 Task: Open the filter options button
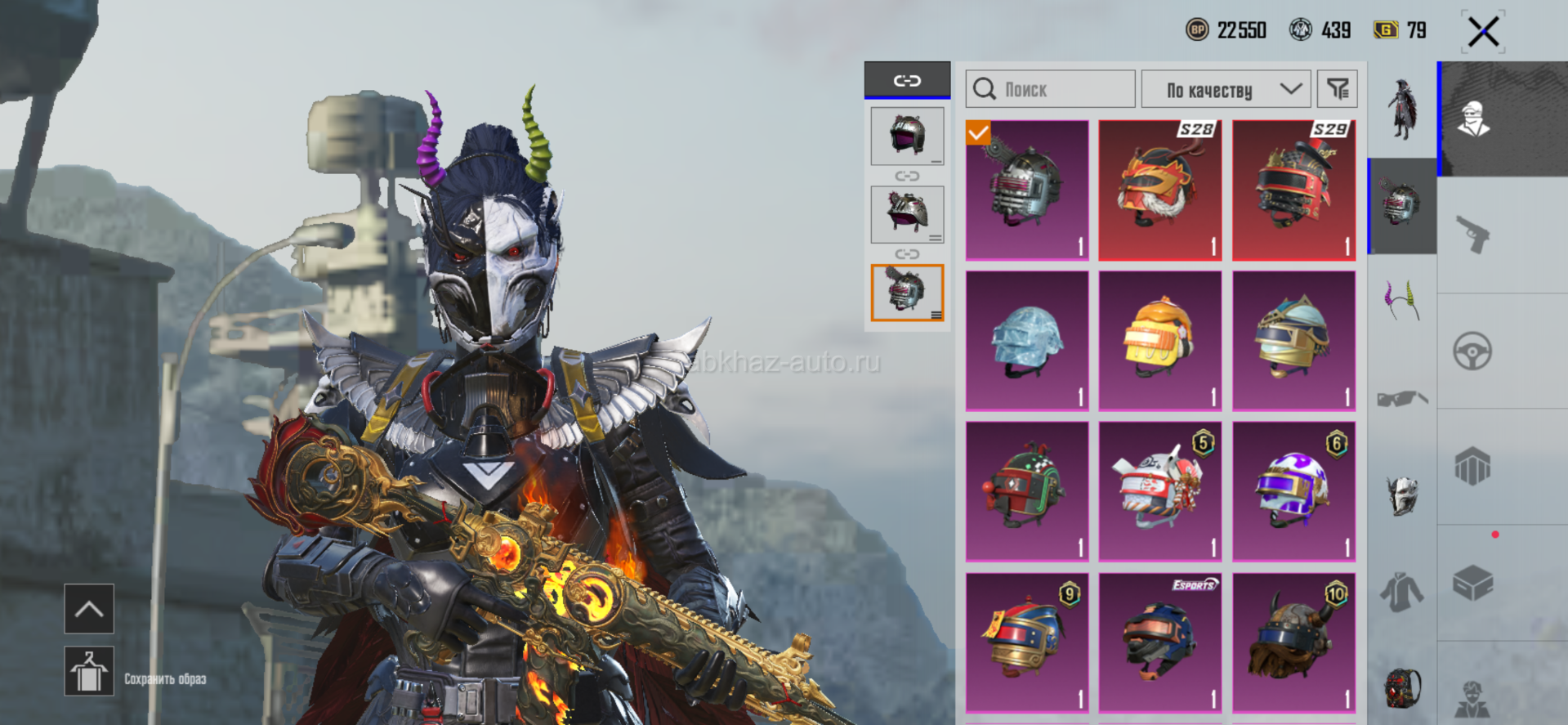click(x=1337, y=89)
